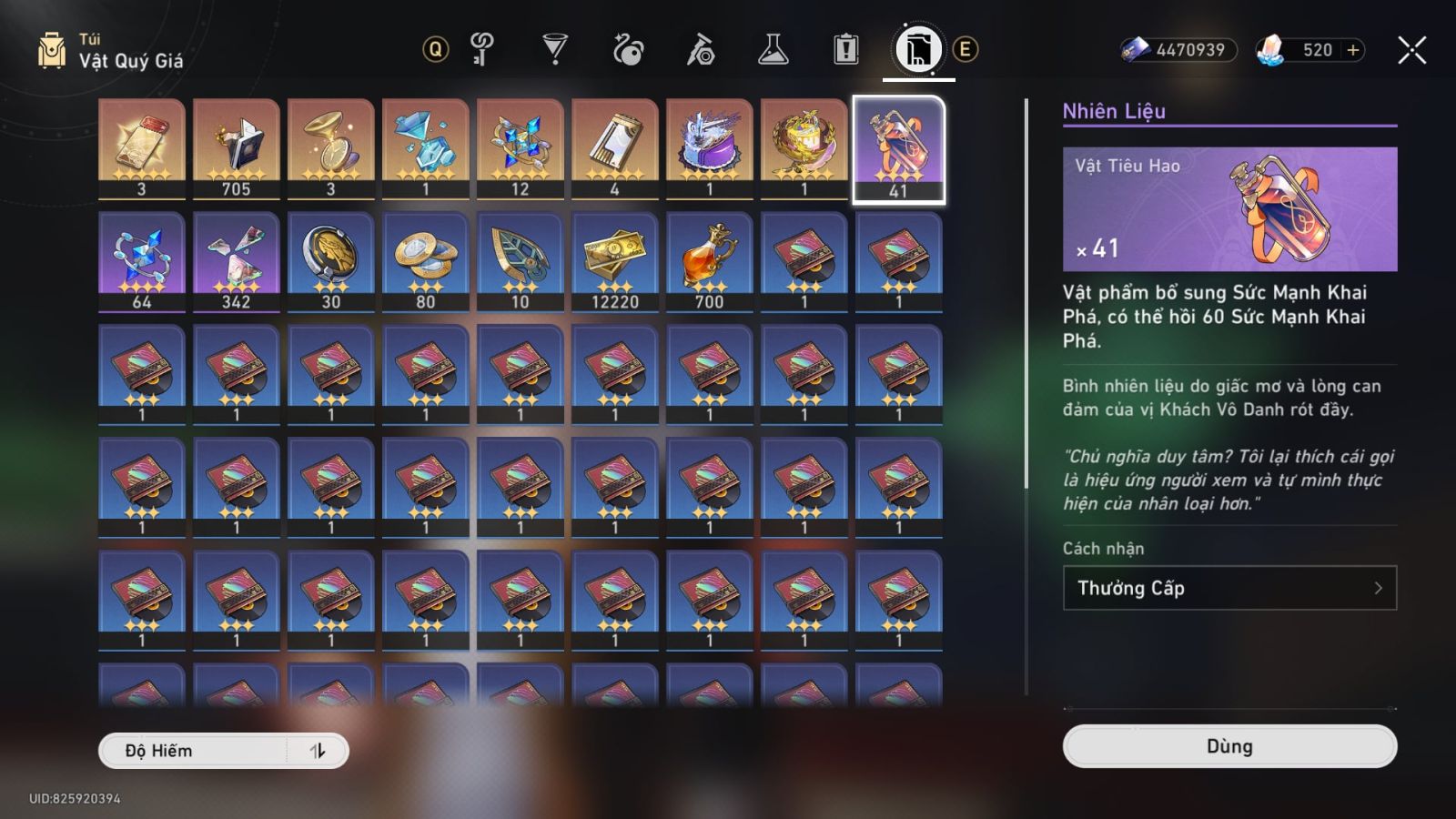Toggle the sort order arrow button

(x=318, y=751)
